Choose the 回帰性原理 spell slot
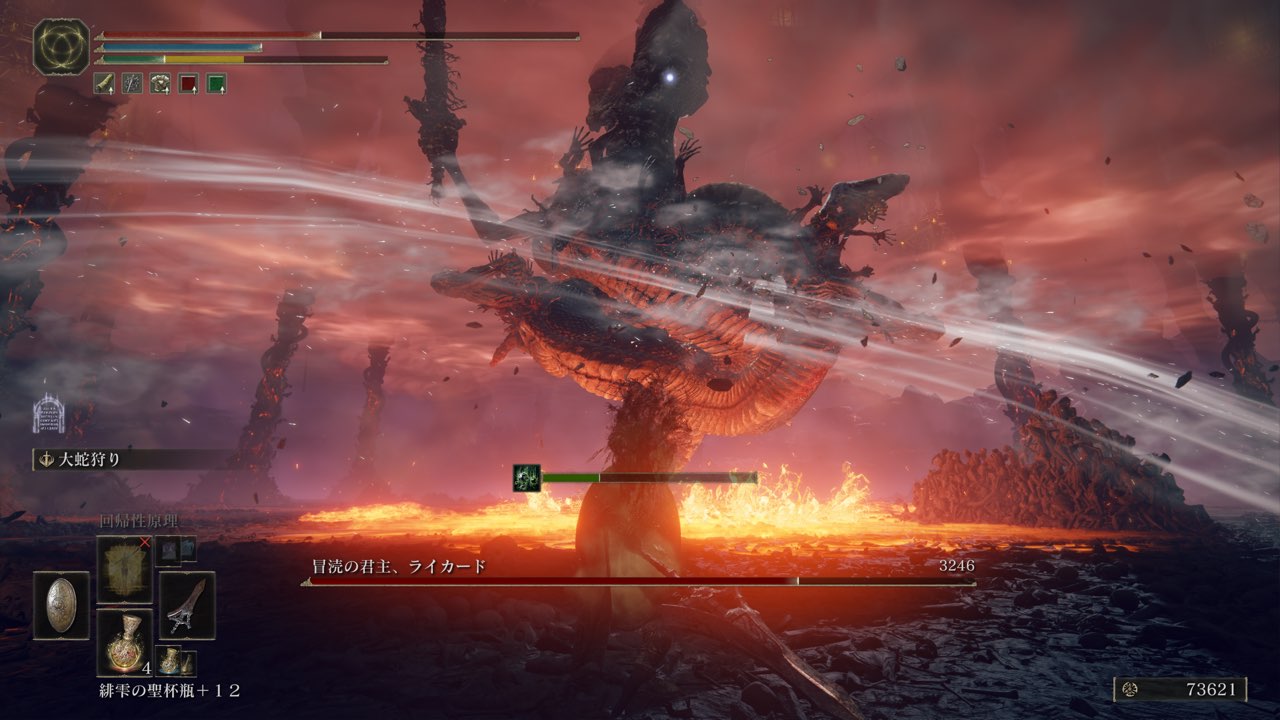 tap(124, 570)
